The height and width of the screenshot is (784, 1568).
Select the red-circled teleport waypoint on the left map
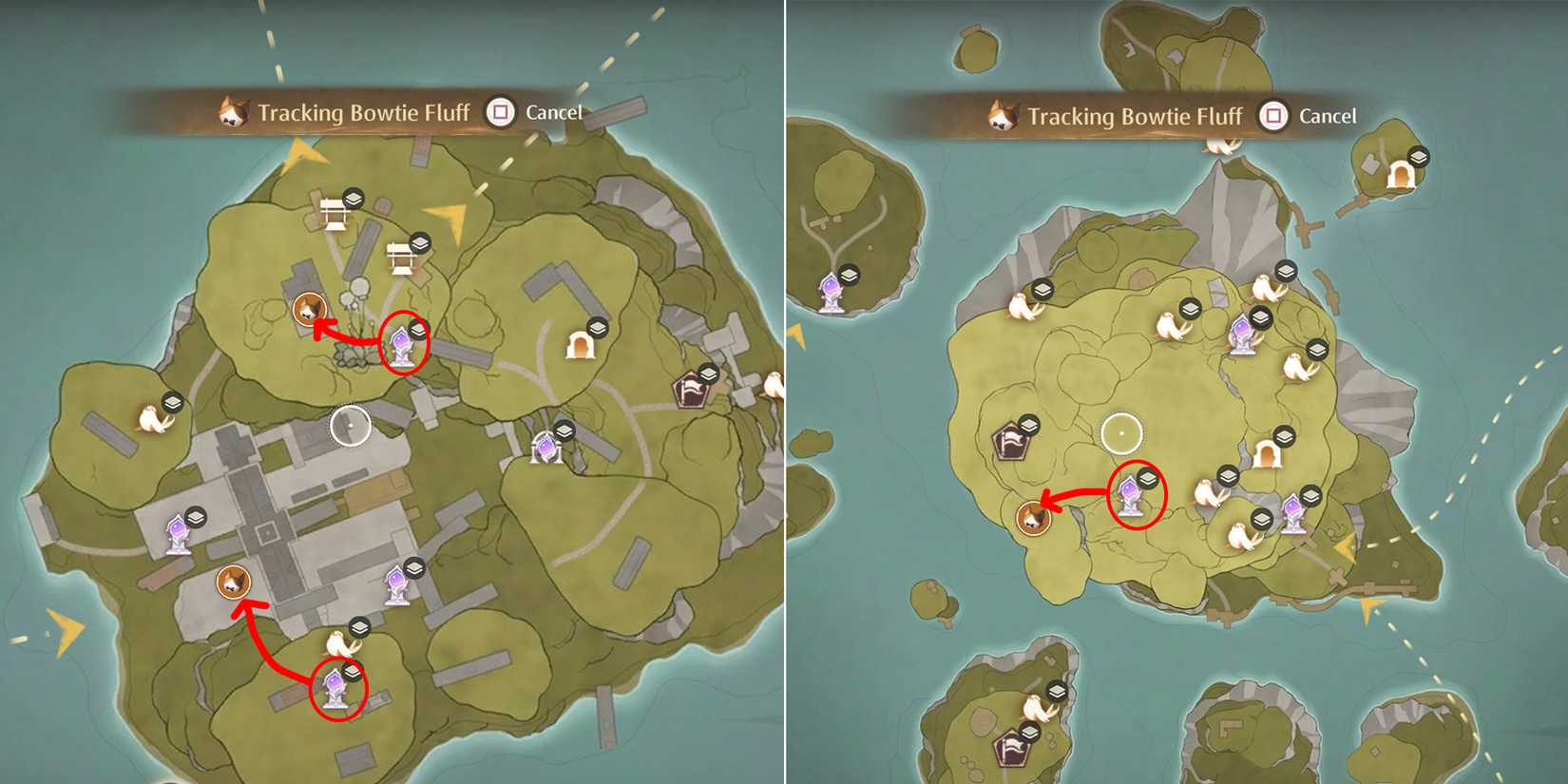point(401,344)
